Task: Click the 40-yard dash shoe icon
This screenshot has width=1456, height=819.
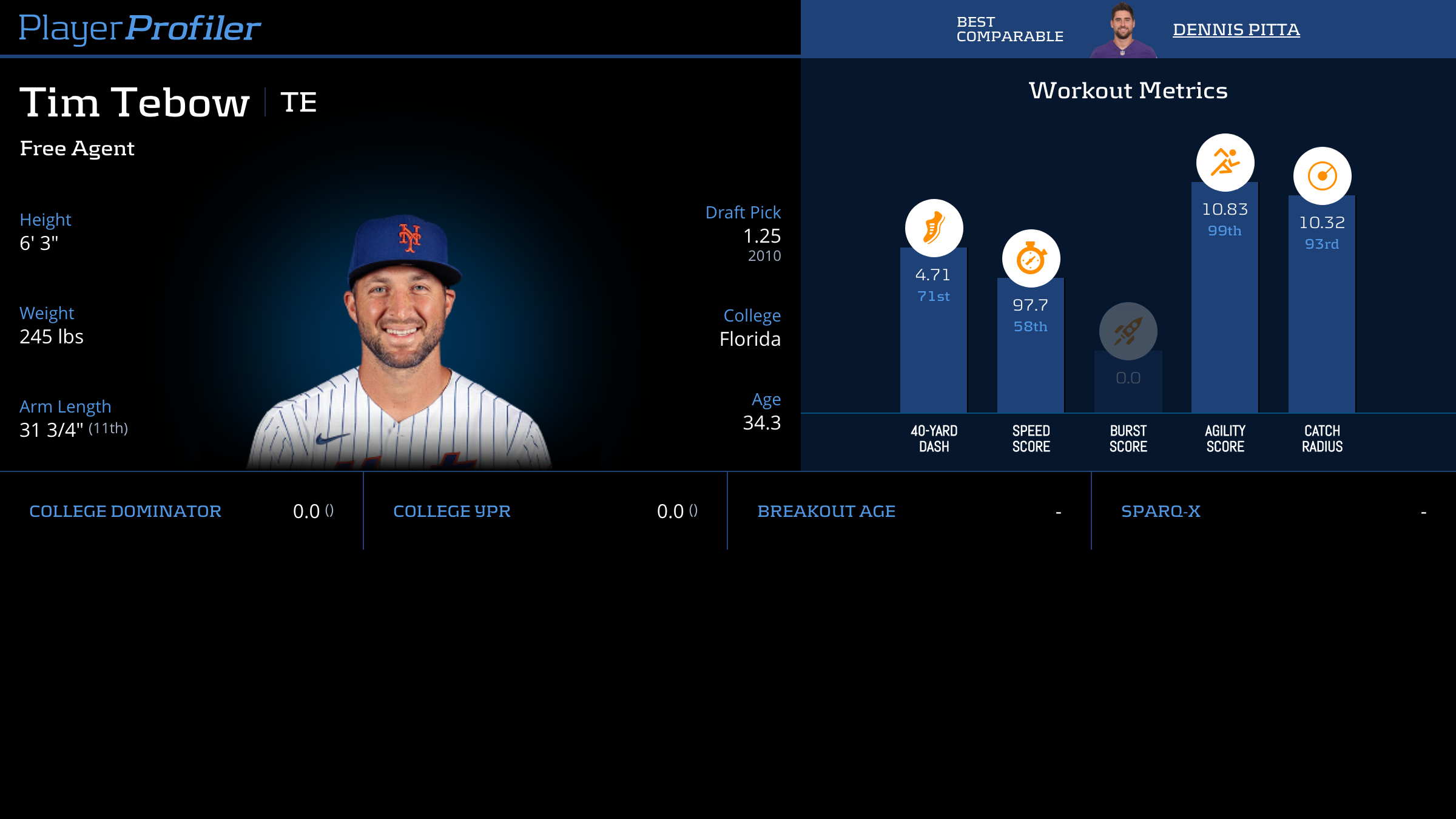Action: pos(934,228)
